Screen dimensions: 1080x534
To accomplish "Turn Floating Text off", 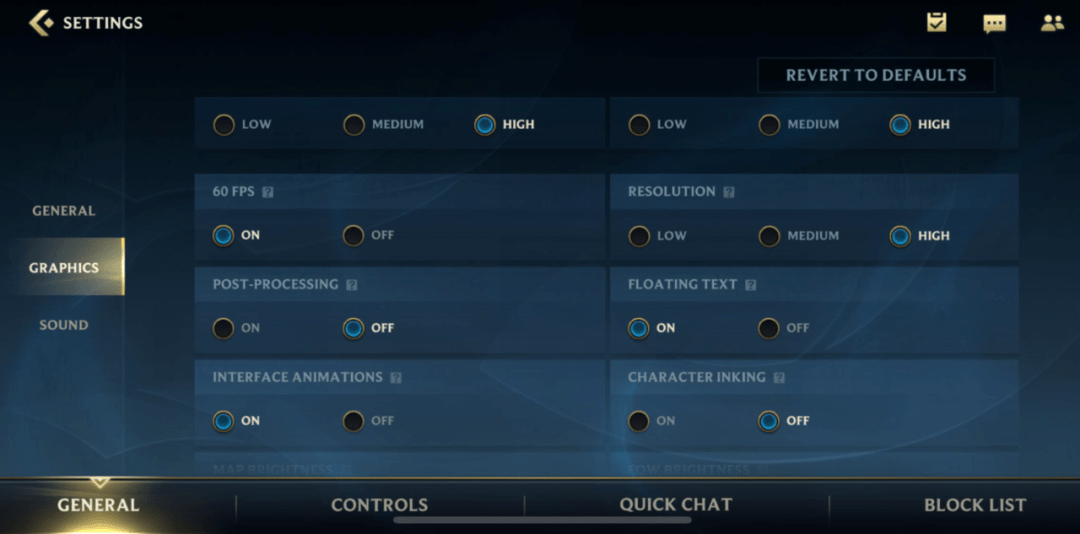I will [x=769, y=328].
